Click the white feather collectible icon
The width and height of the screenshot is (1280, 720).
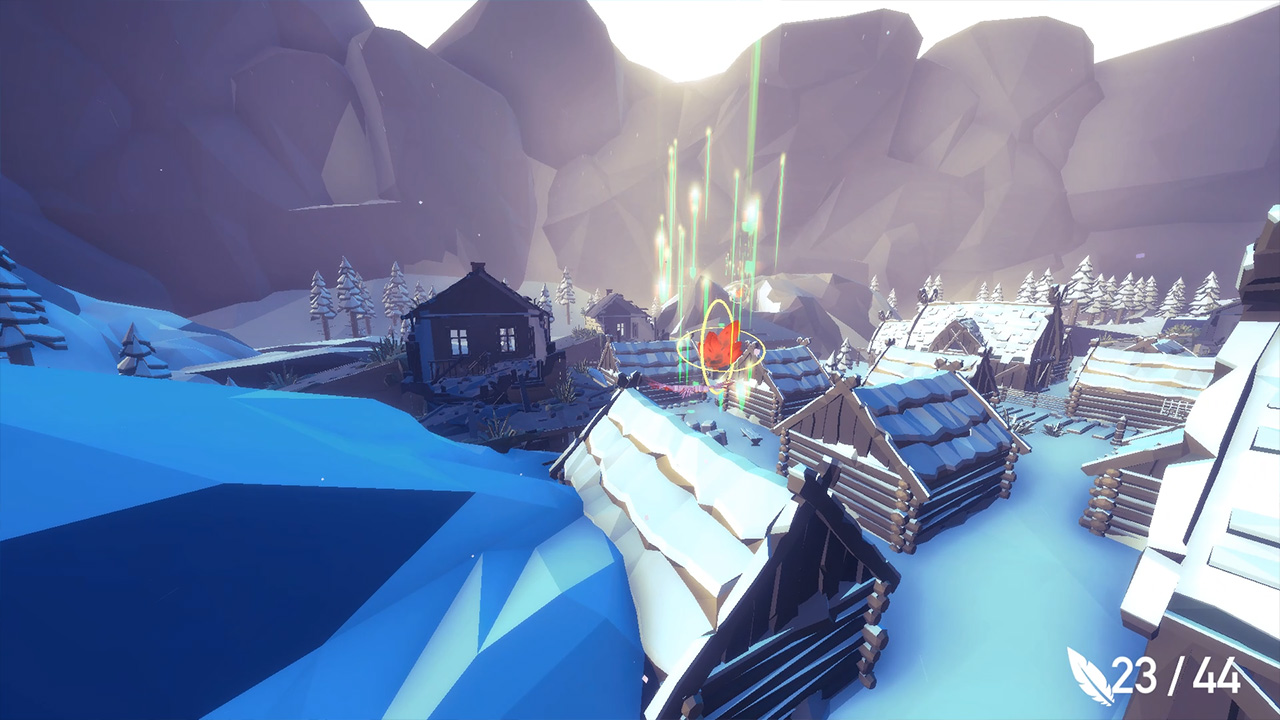point(1092,678)
